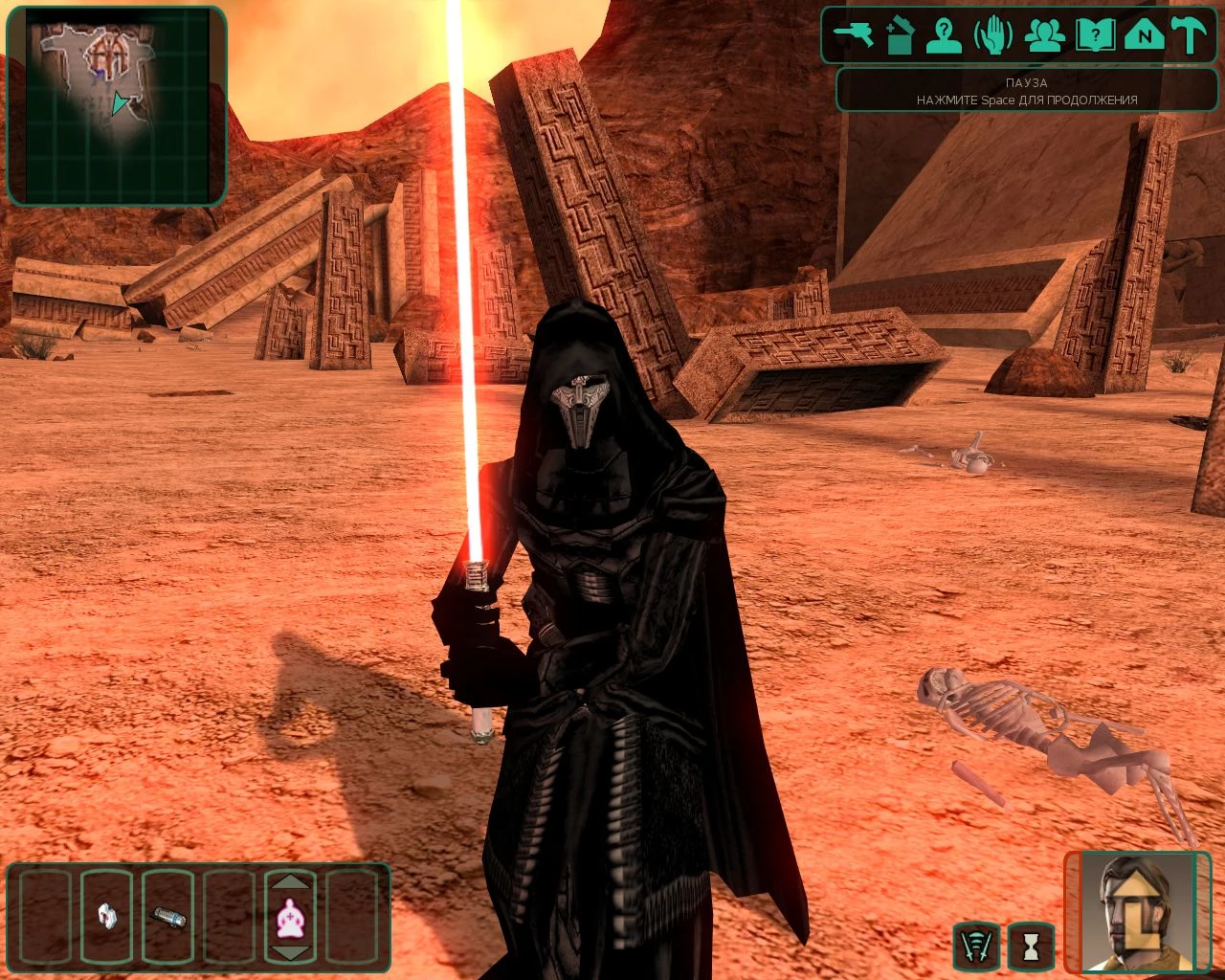Open the Options menu via the hammer icon
1225x980 pixels.
pos(1190,33)
